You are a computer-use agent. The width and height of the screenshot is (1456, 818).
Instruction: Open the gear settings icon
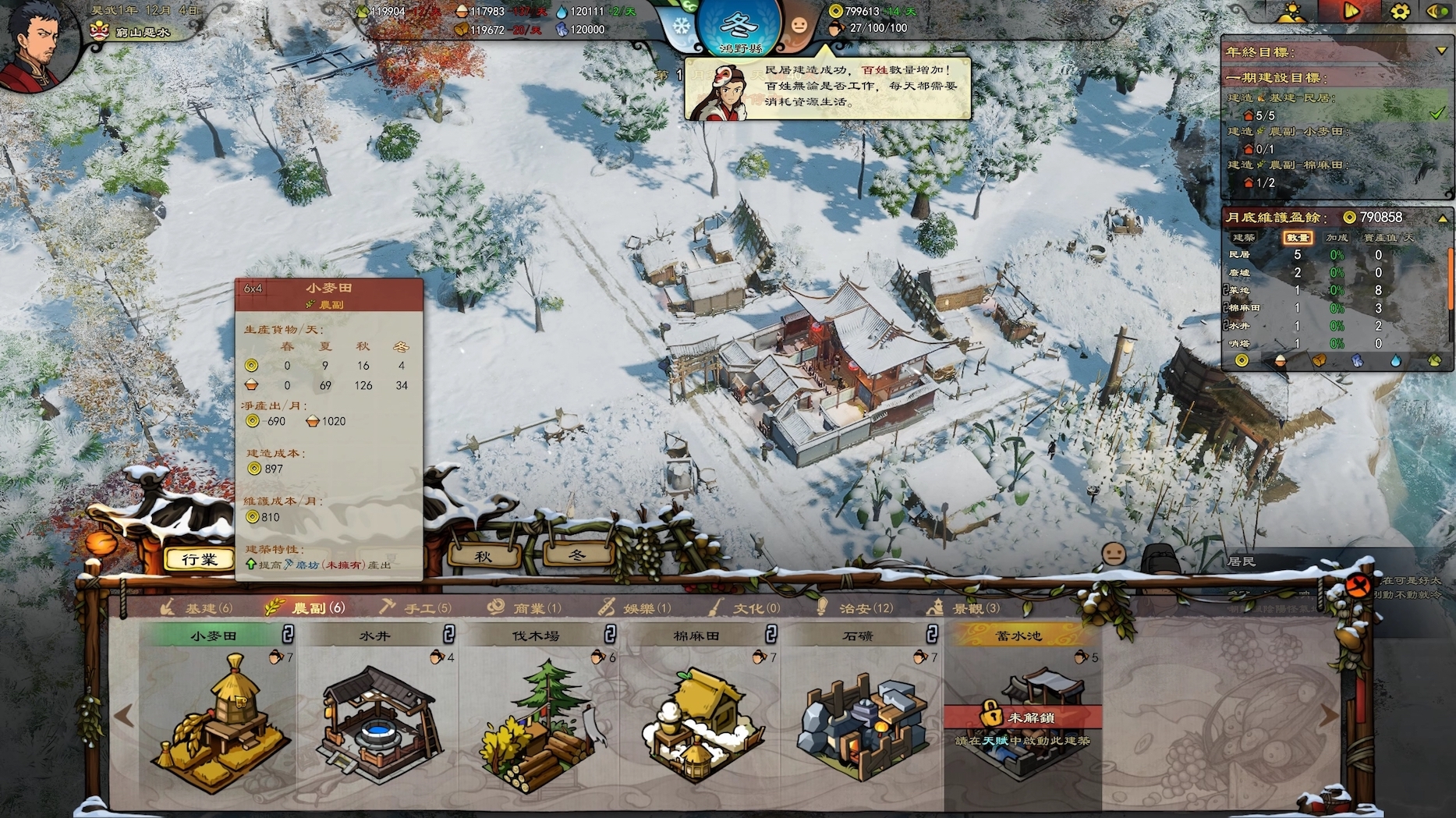click(1400, 12)
